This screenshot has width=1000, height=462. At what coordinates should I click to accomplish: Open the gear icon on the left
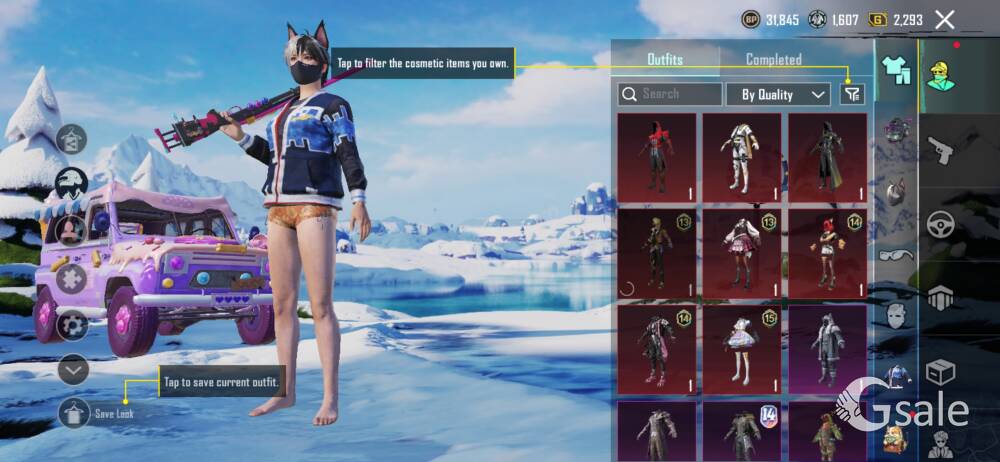[x=72, y=325]
